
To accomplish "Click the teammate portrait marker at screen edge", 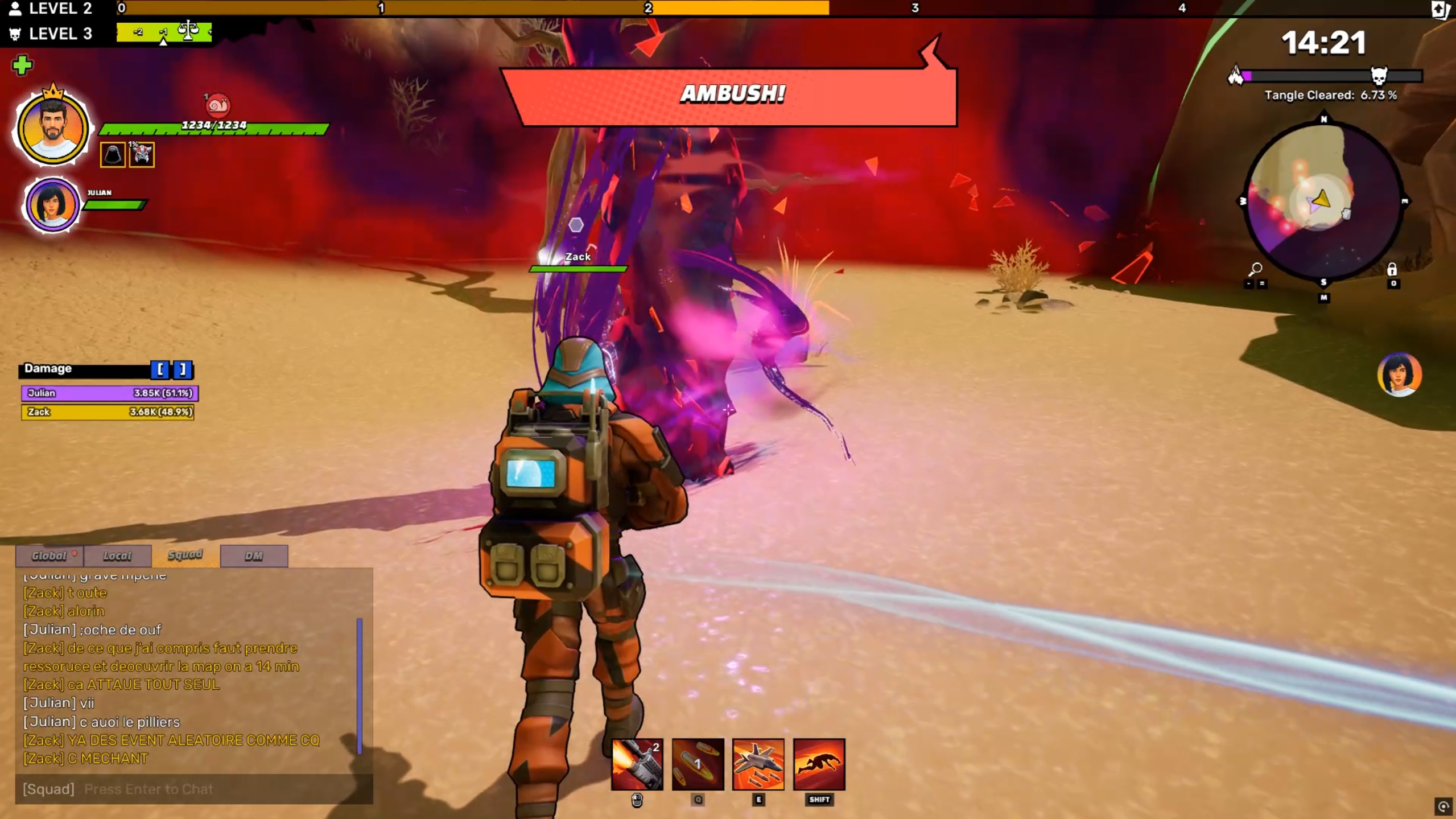I will (x=1399, y=374).
